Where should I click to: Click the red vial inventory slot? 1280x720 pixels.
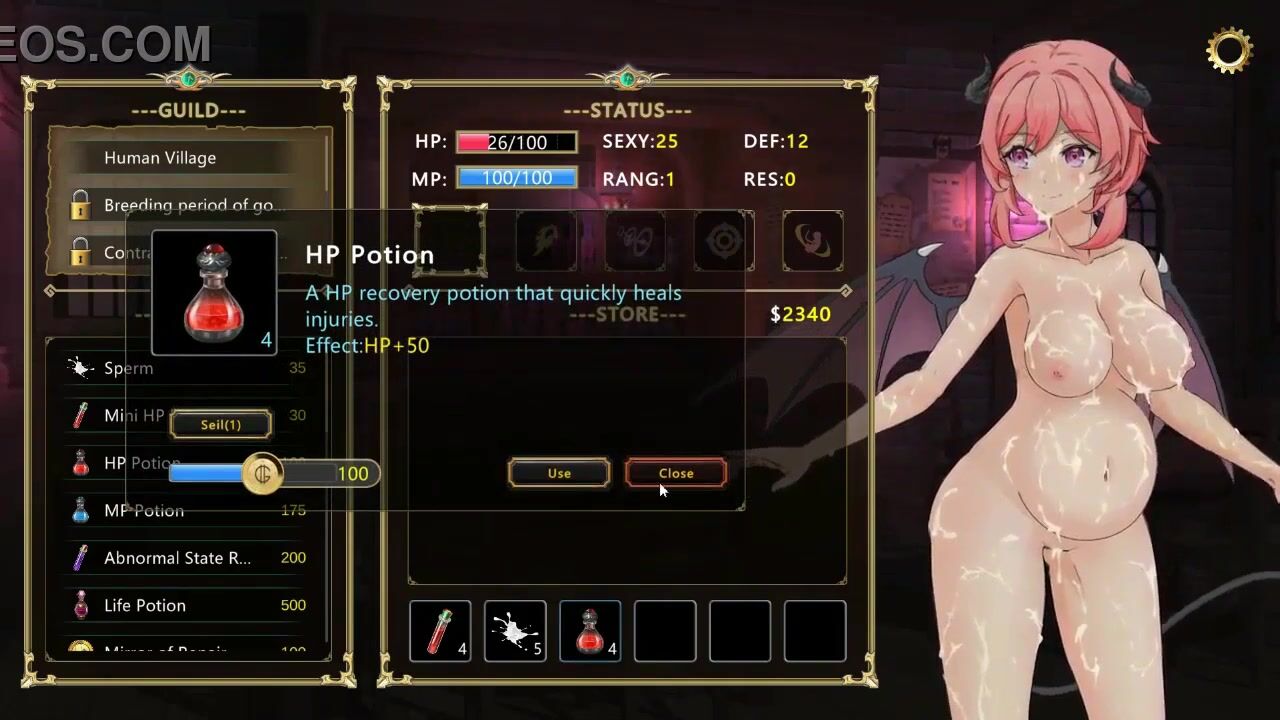click(x=440, y=631)
